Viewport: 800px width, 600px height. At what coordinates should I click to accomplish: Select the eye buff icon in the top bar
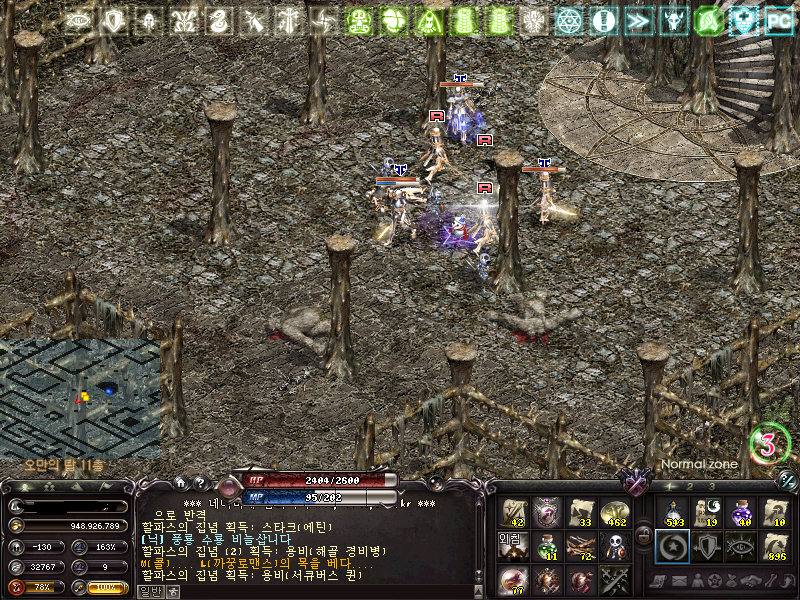80,20
